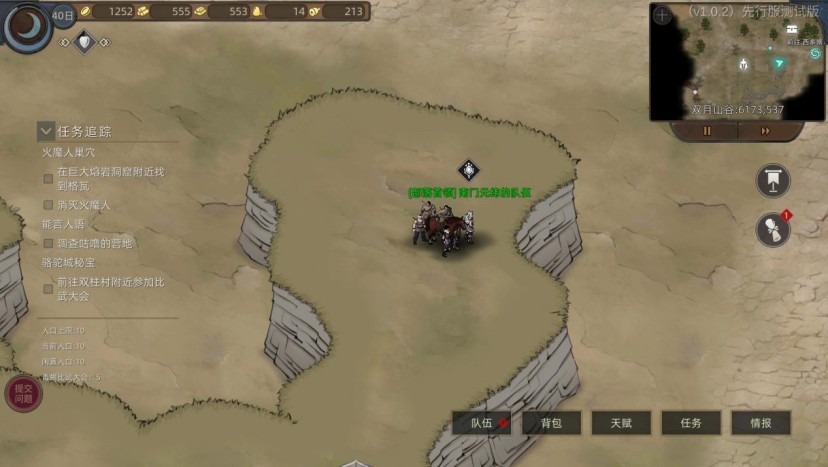Select the diamond marker above the party
Viewport: 828px width, 467px height.
click(469, 169)
